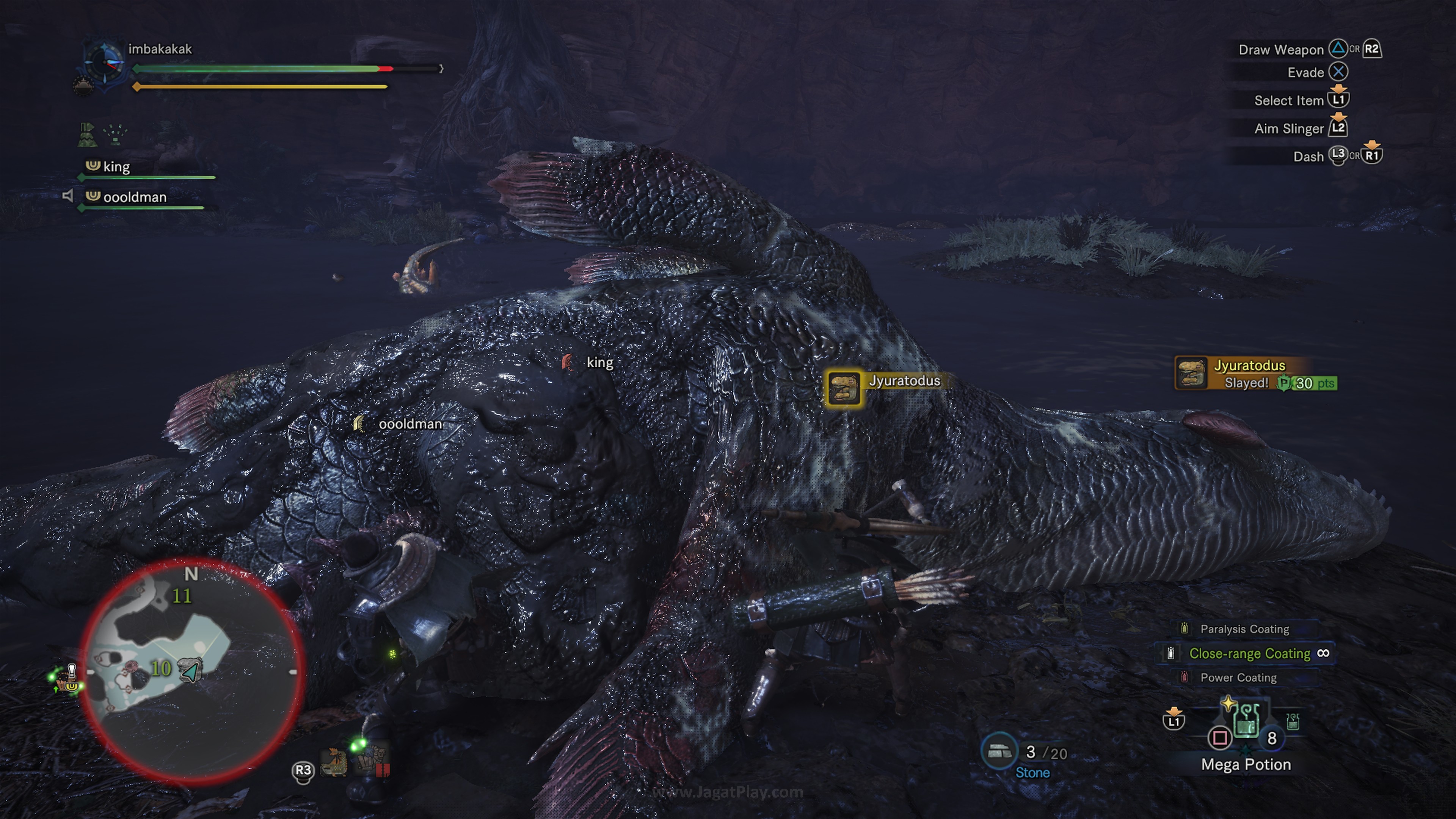
Task: Click area 11 marker on minimap
Action: [x=182, y=596]
